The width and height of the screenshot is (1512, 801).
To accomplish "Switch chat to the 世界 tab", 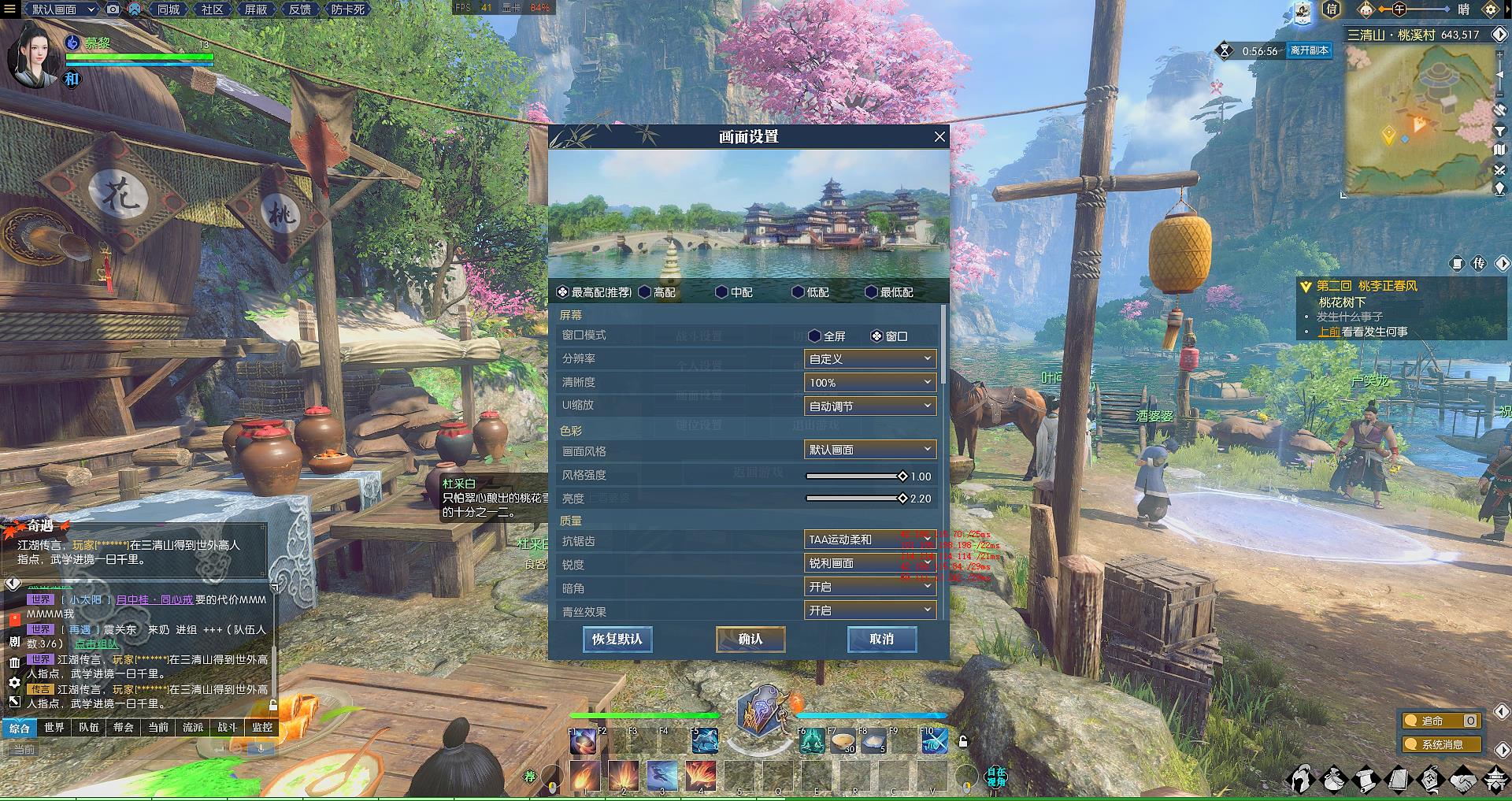I will click(54, 728).
